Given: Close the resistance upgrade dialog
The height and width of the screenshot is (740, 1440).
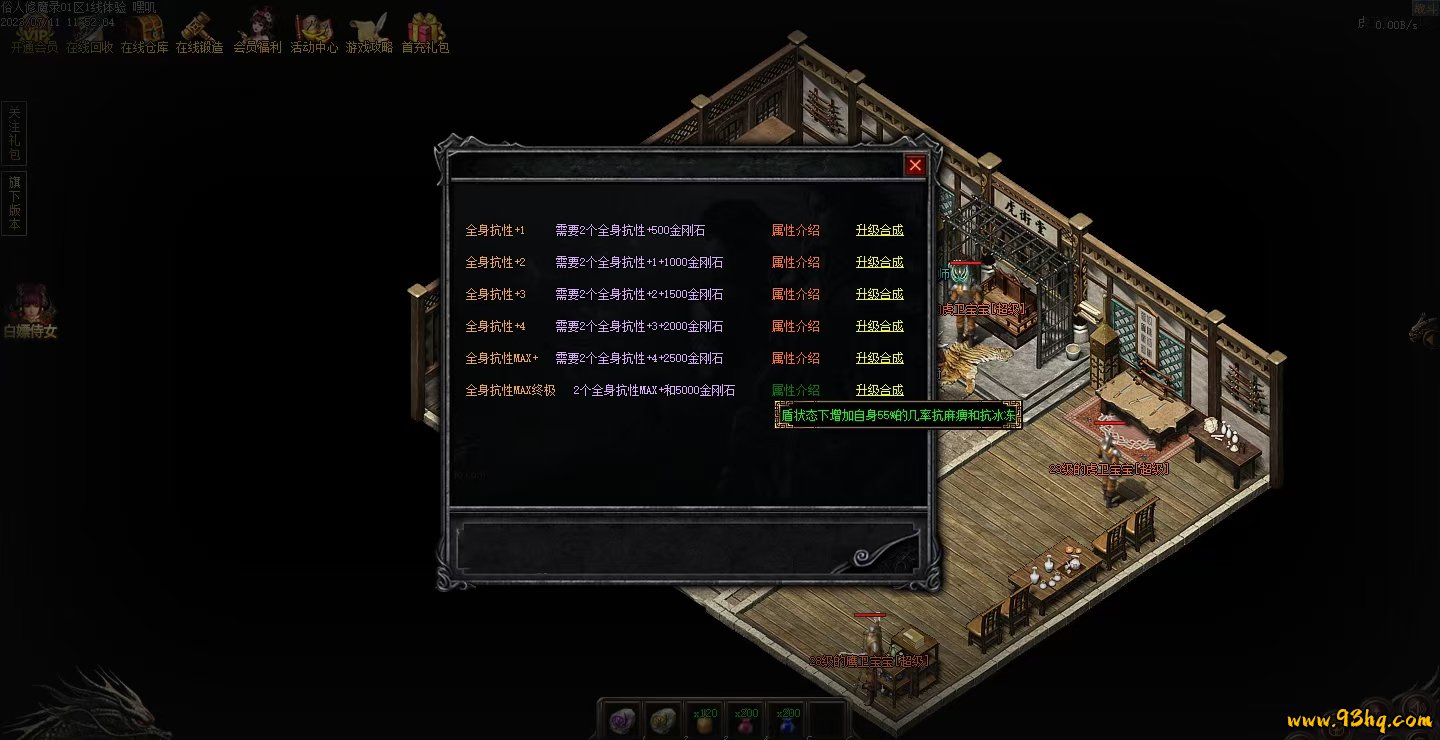Looking at the screenshot, I should pos(914,166).
